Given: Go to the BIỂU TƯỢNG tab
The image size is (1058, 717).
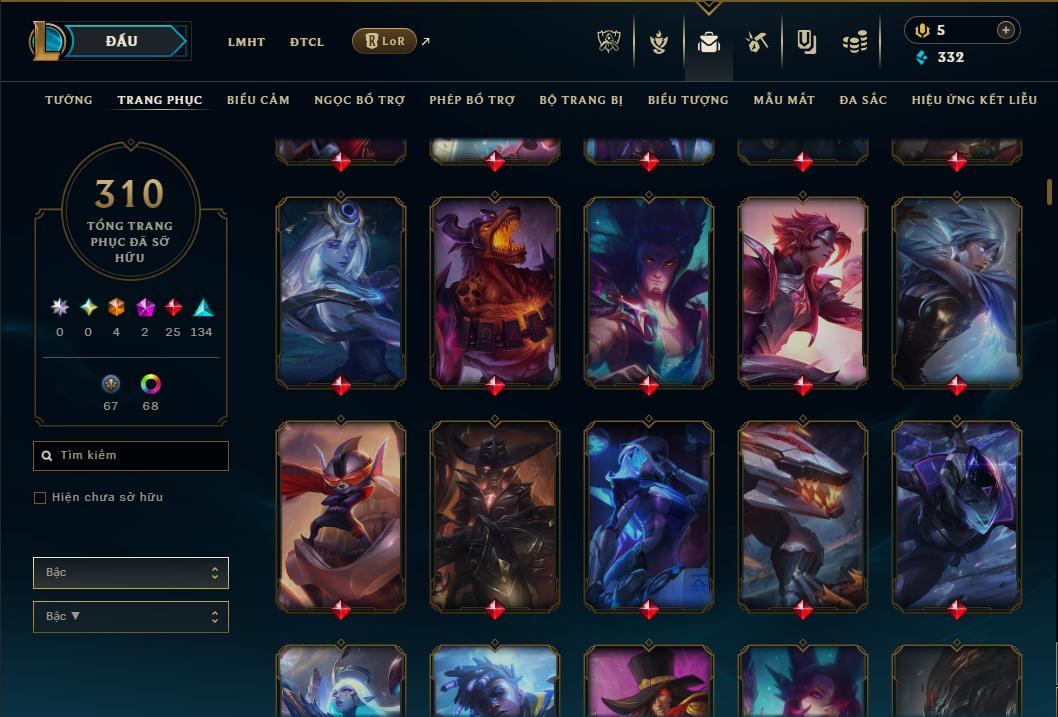Looking at the screenshot, I should click(x=688, y=100).
